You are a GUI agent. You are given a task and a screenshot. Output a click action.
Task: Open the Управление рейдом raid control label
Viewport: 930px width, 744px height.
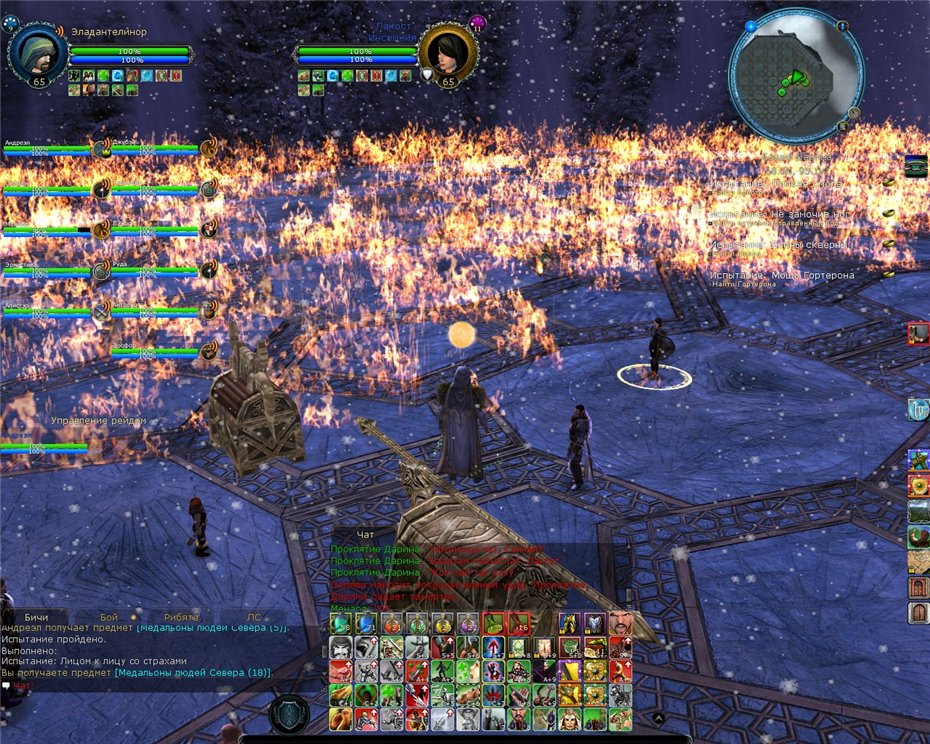[x=98, y=421]
